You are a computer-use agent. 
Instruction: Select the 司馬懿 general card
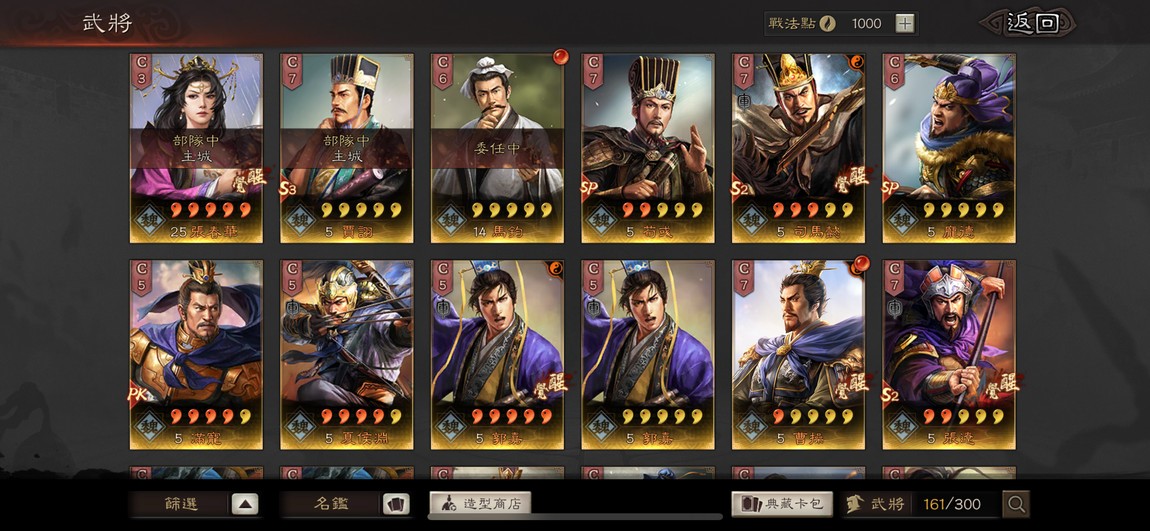[x=798, y=147]
